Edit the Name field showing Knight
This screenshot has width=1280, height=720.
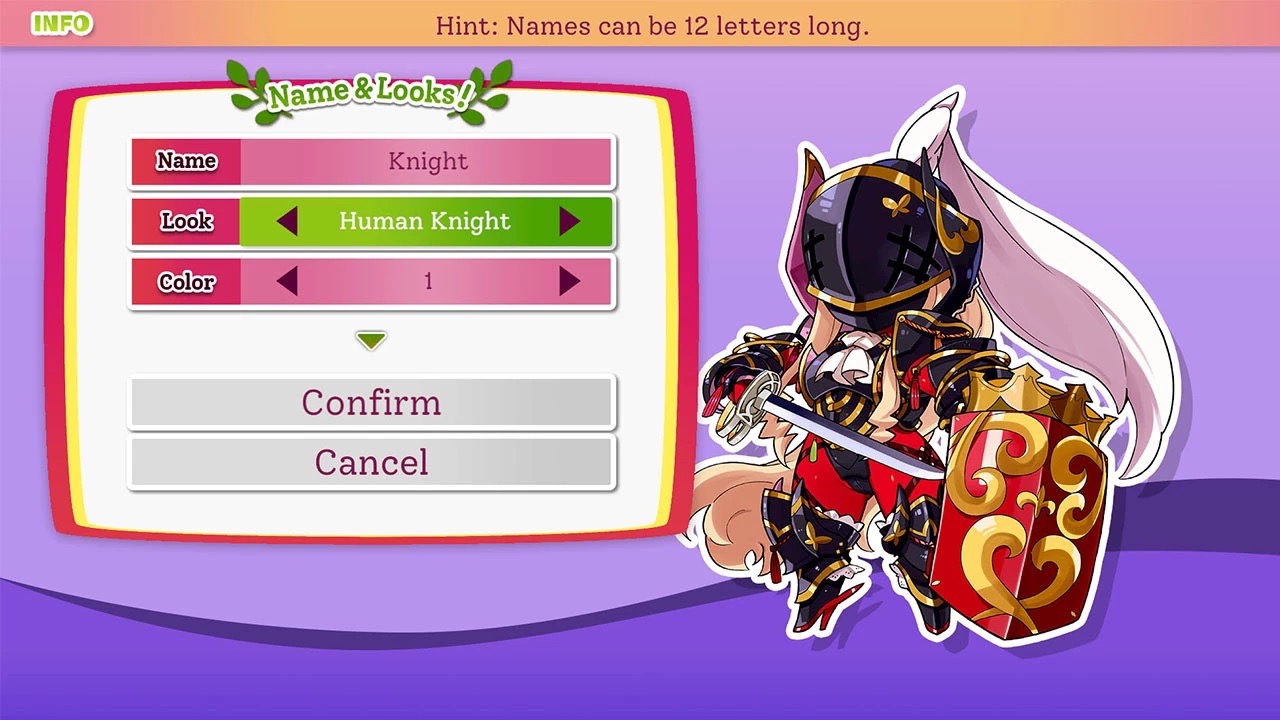tap(426, 162)
